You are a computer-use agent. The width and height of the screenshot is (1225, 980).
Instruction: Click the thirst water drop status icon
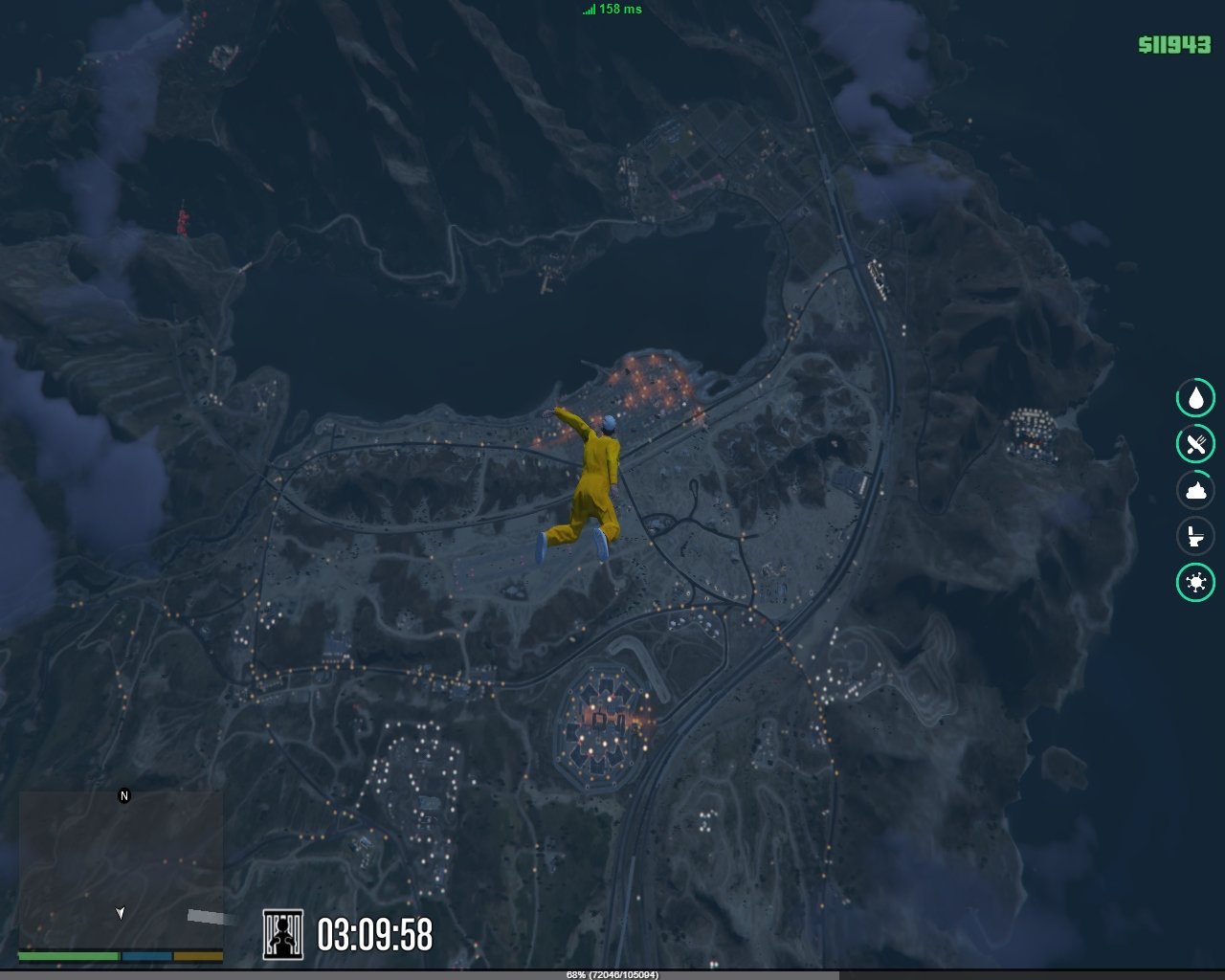[1195, 398]
